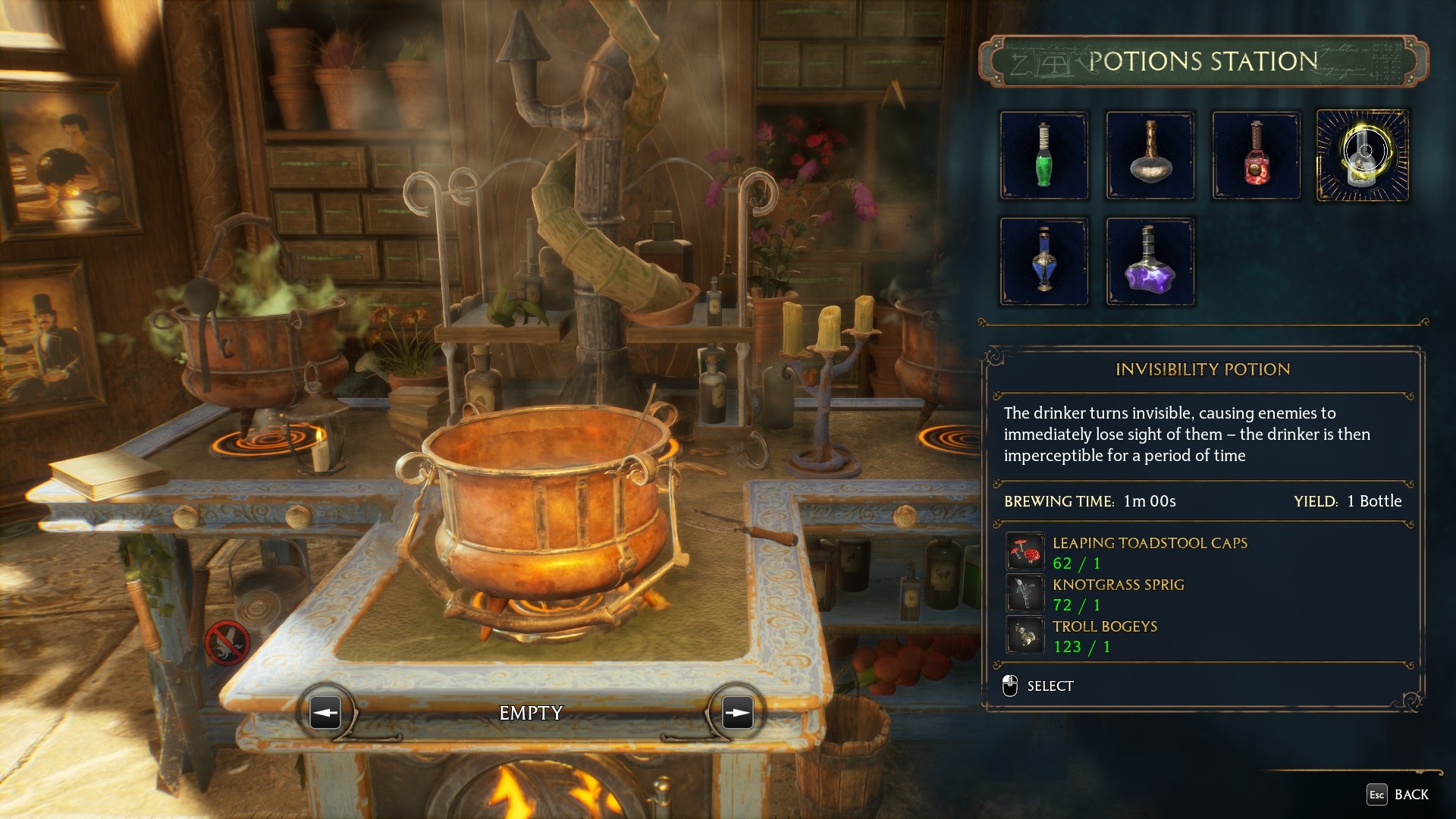Viewport: 1456px width, 819px height.
Task: Go to the next cauldron with right arrow
Action: coord(737,713)
